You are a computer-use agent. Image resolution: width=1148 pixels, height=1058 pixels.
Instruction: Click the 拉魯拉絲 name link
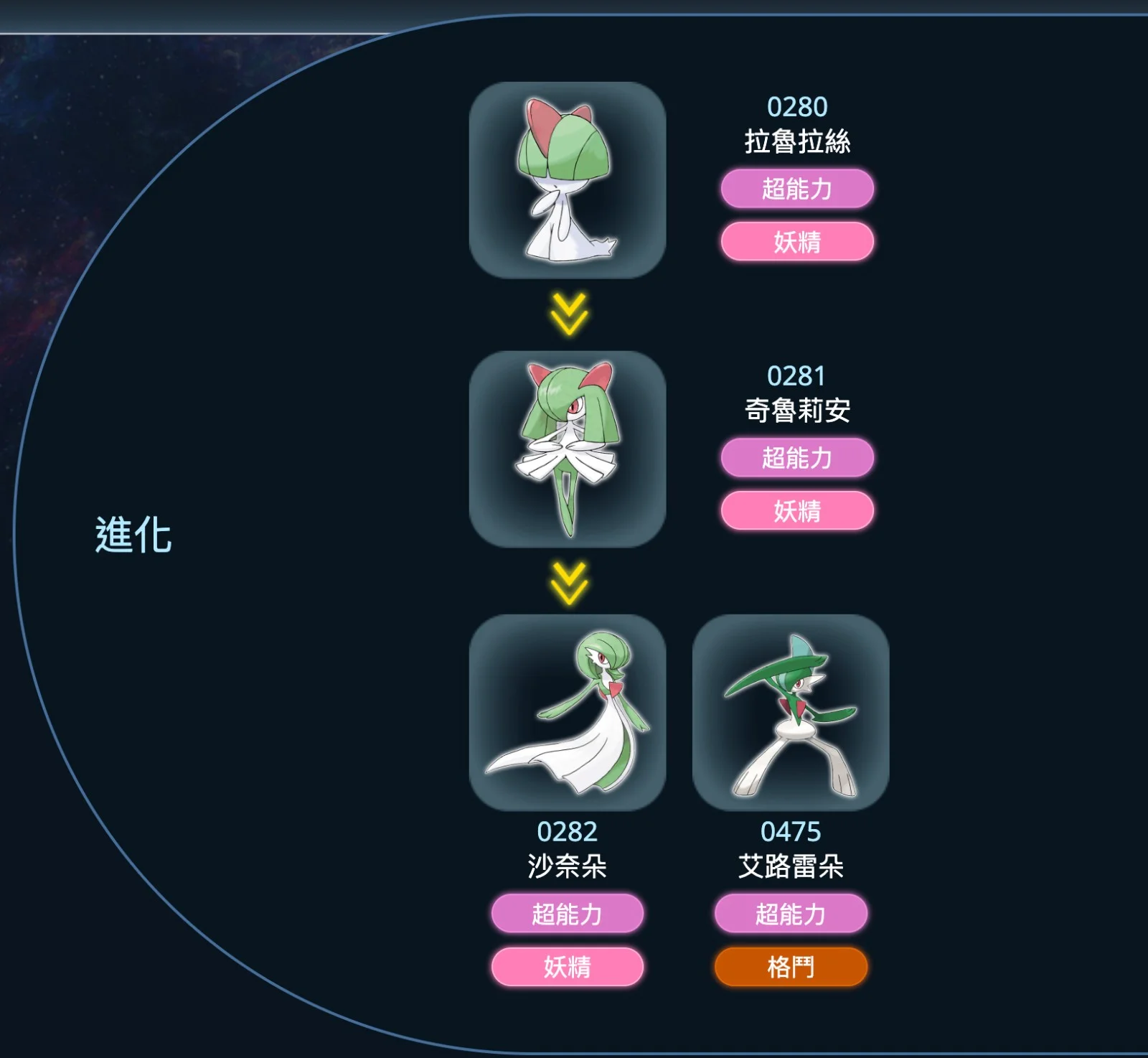point(797,141)
